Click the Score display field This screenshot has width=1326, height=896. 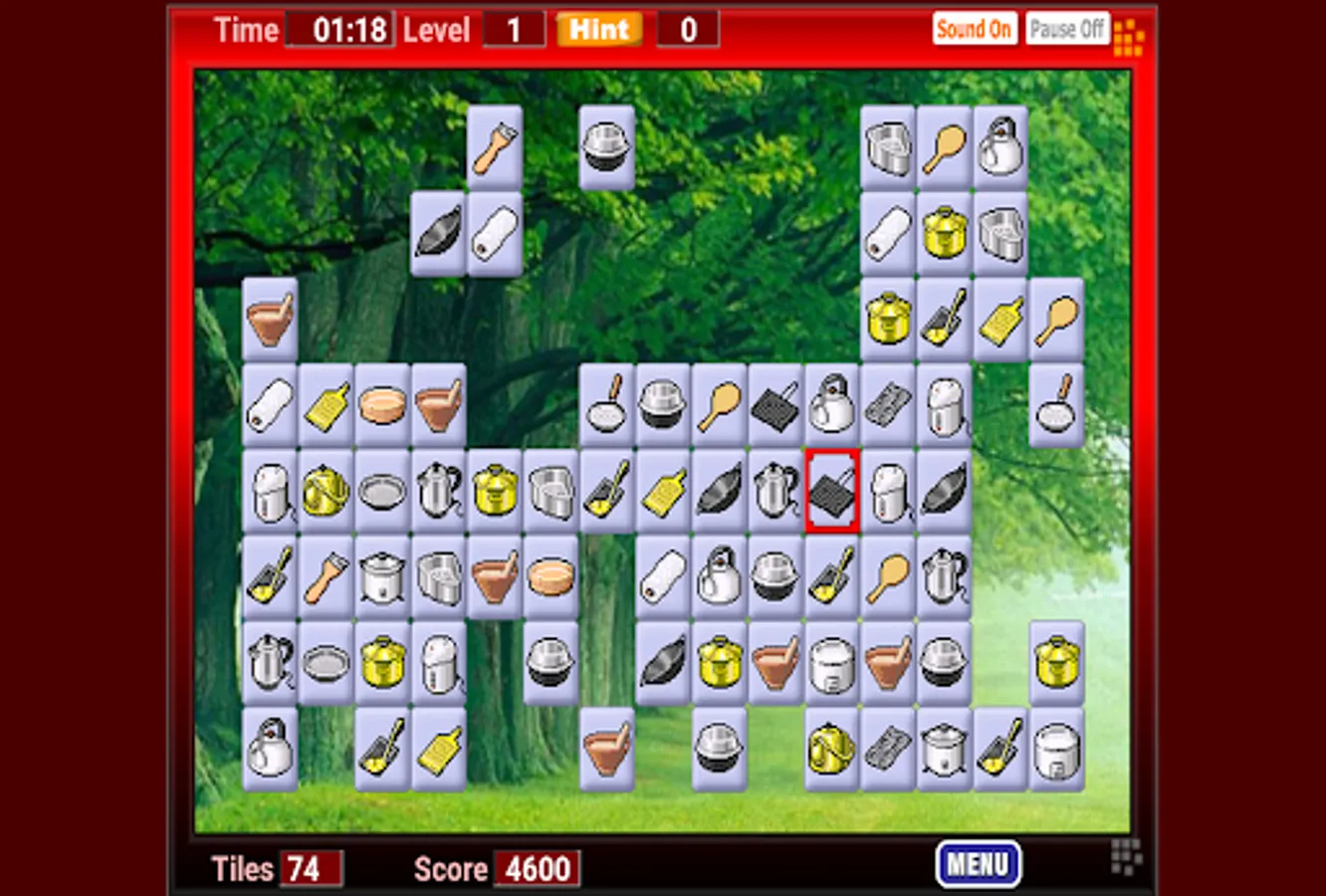click(x=539, y=867)
